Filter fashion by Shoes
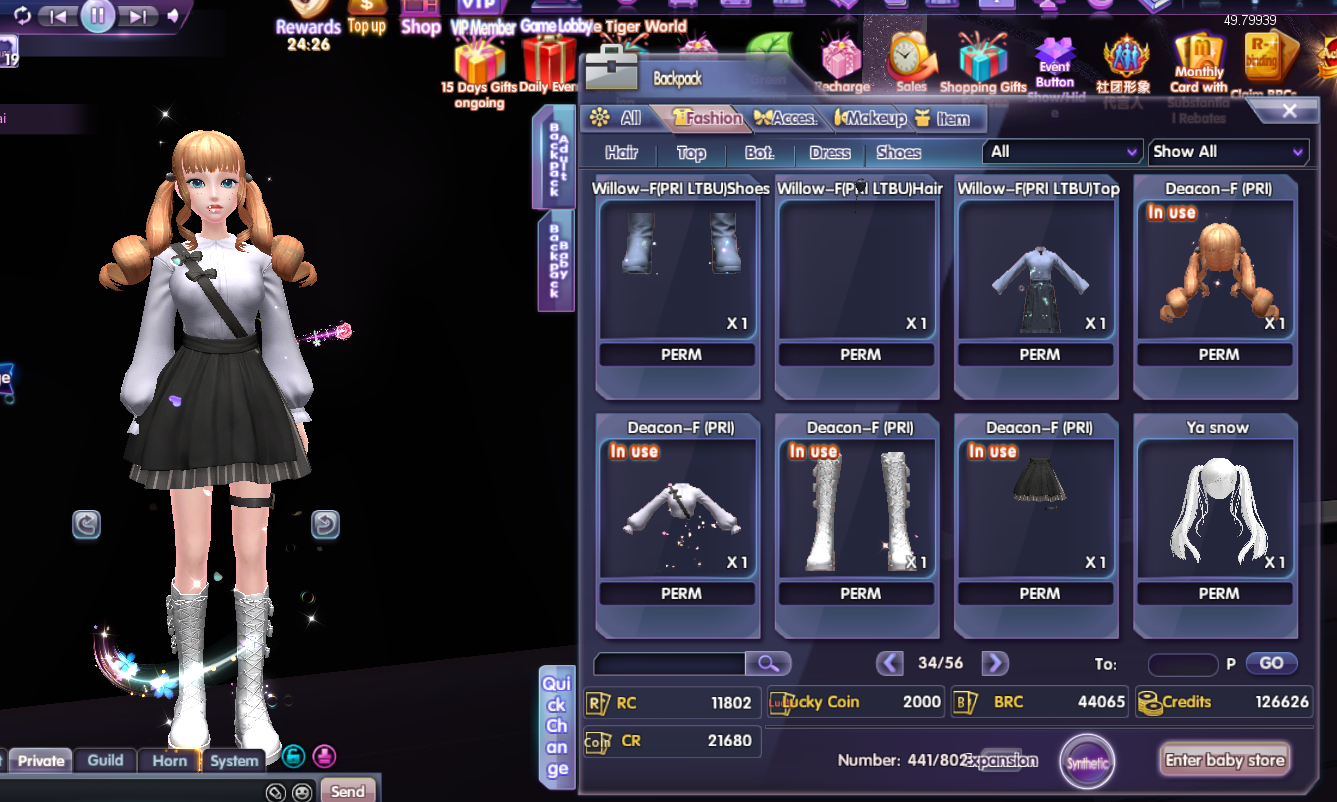Screen dimensions: 1337x802 click(898, 153)
